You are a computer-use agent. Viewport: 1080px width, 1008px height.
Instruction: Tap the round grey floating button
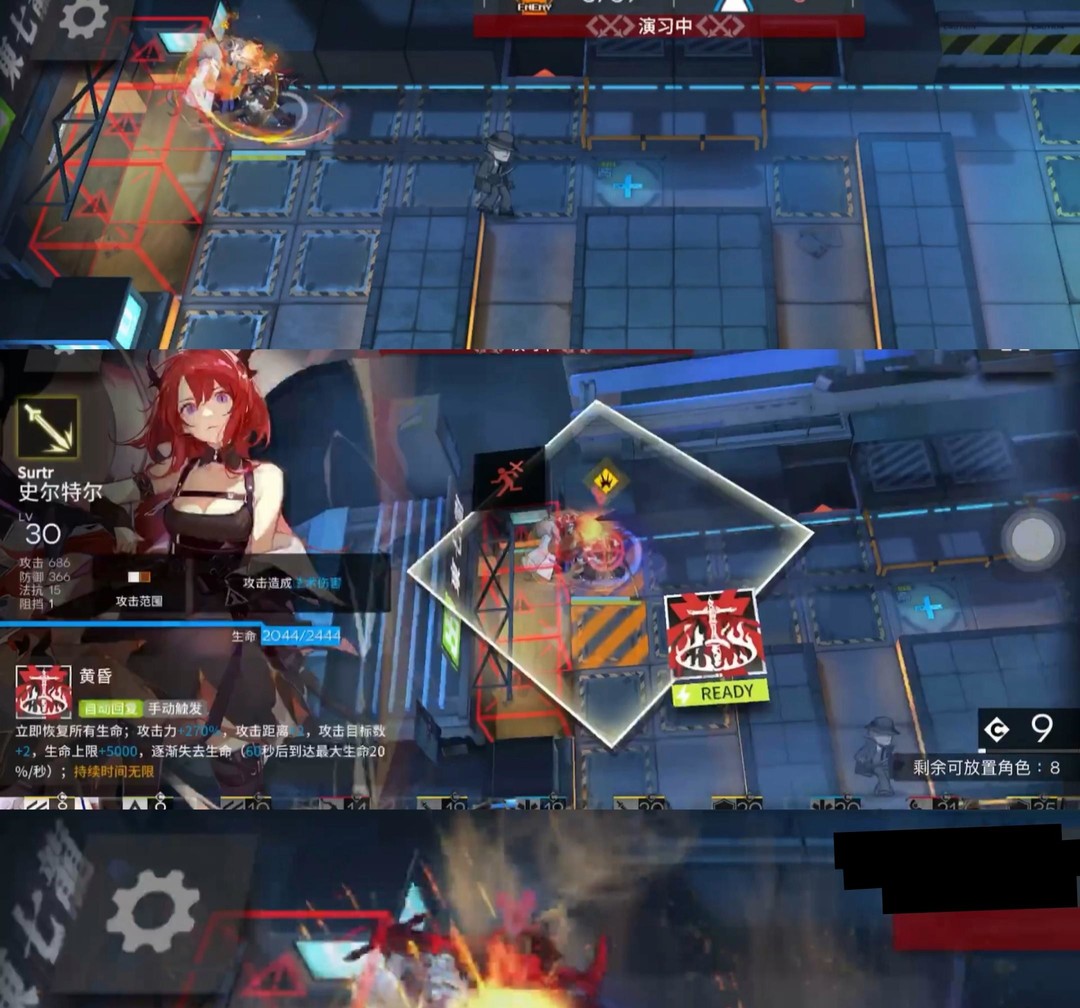[1033, 540]
